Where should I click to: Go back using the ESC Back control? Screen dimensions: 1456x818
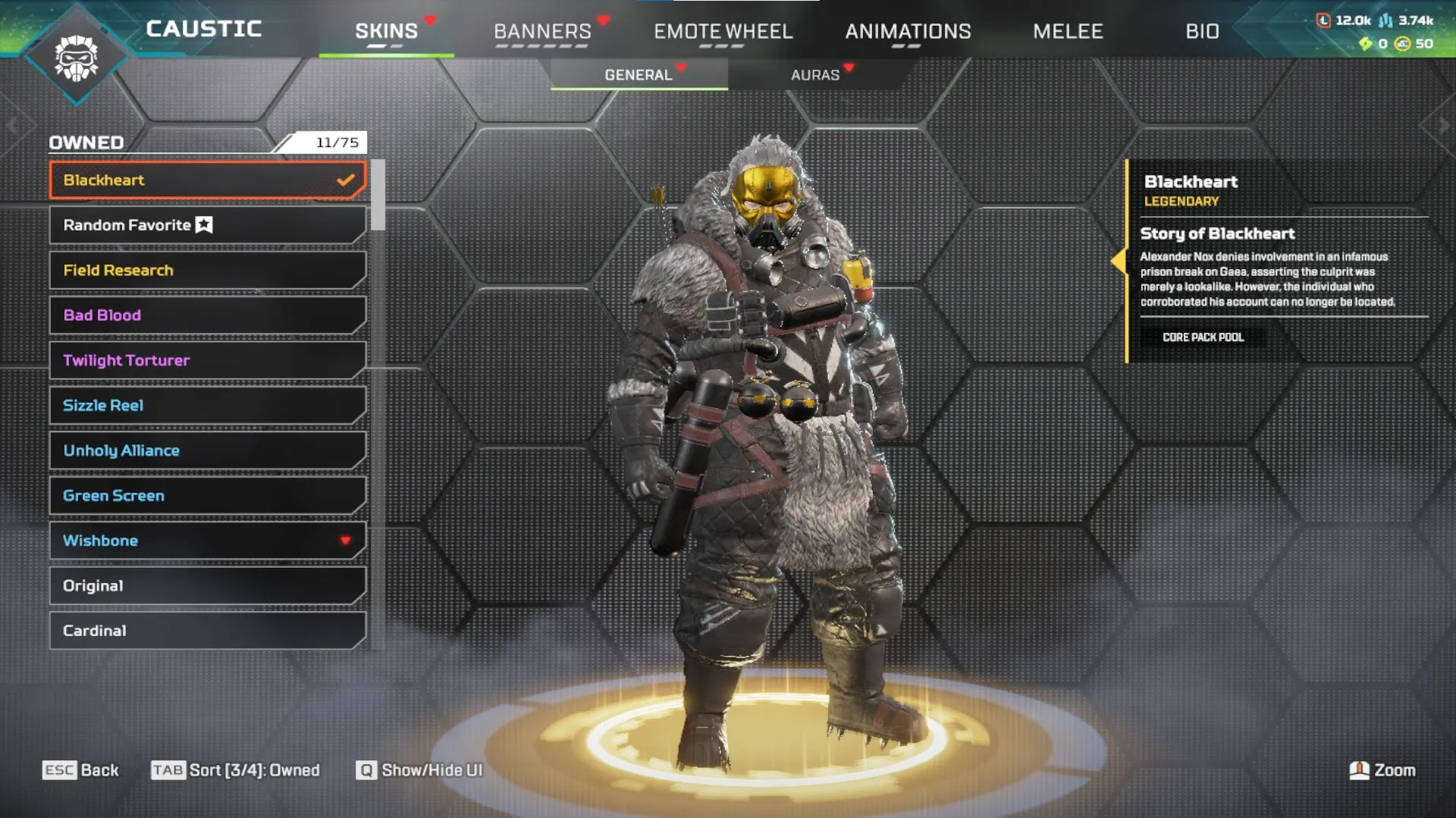coord(81,770)
